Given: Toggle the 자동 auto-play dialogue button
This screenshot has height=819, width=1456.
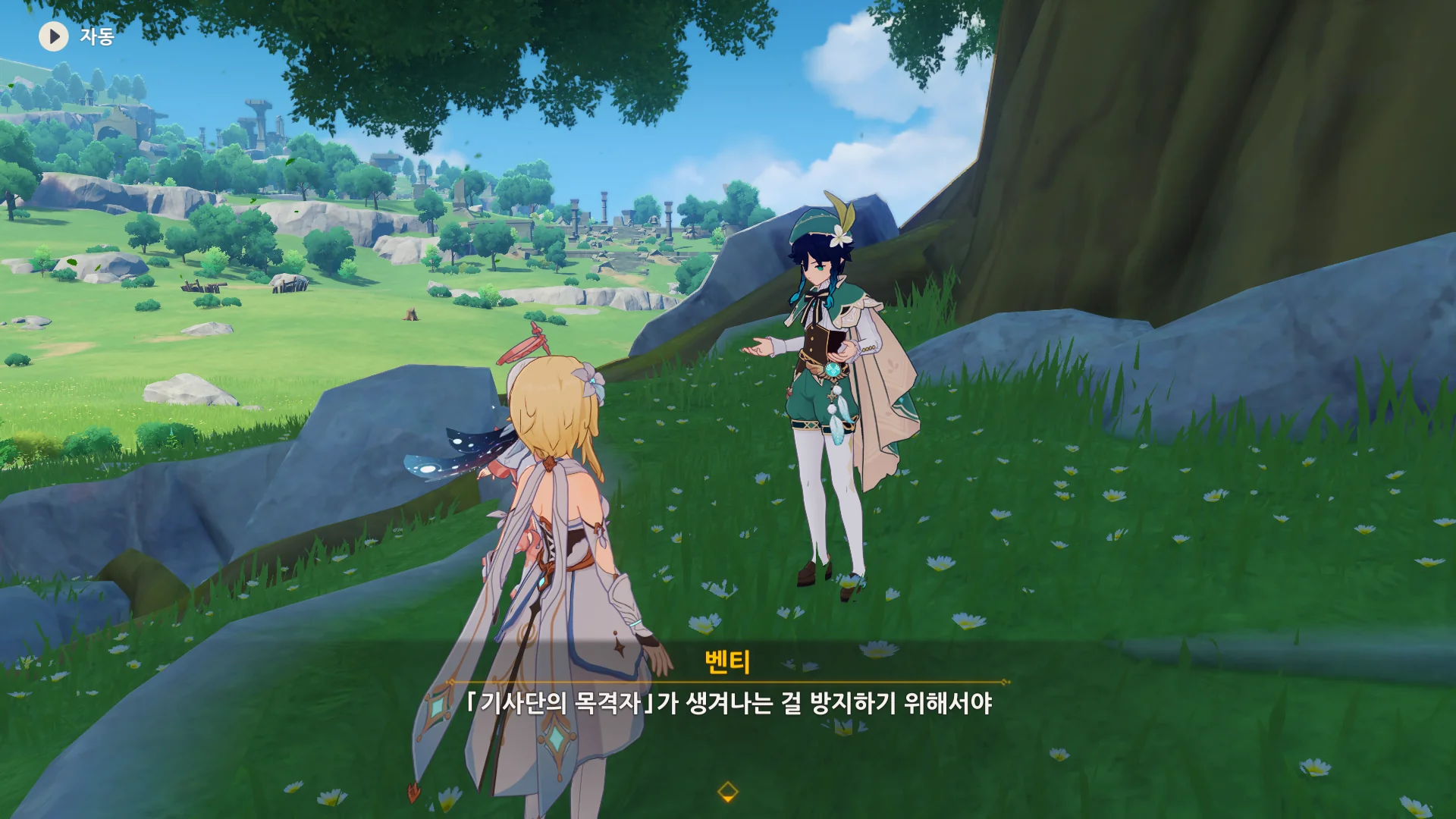Looking at the screenshot, I should (54, 36).
